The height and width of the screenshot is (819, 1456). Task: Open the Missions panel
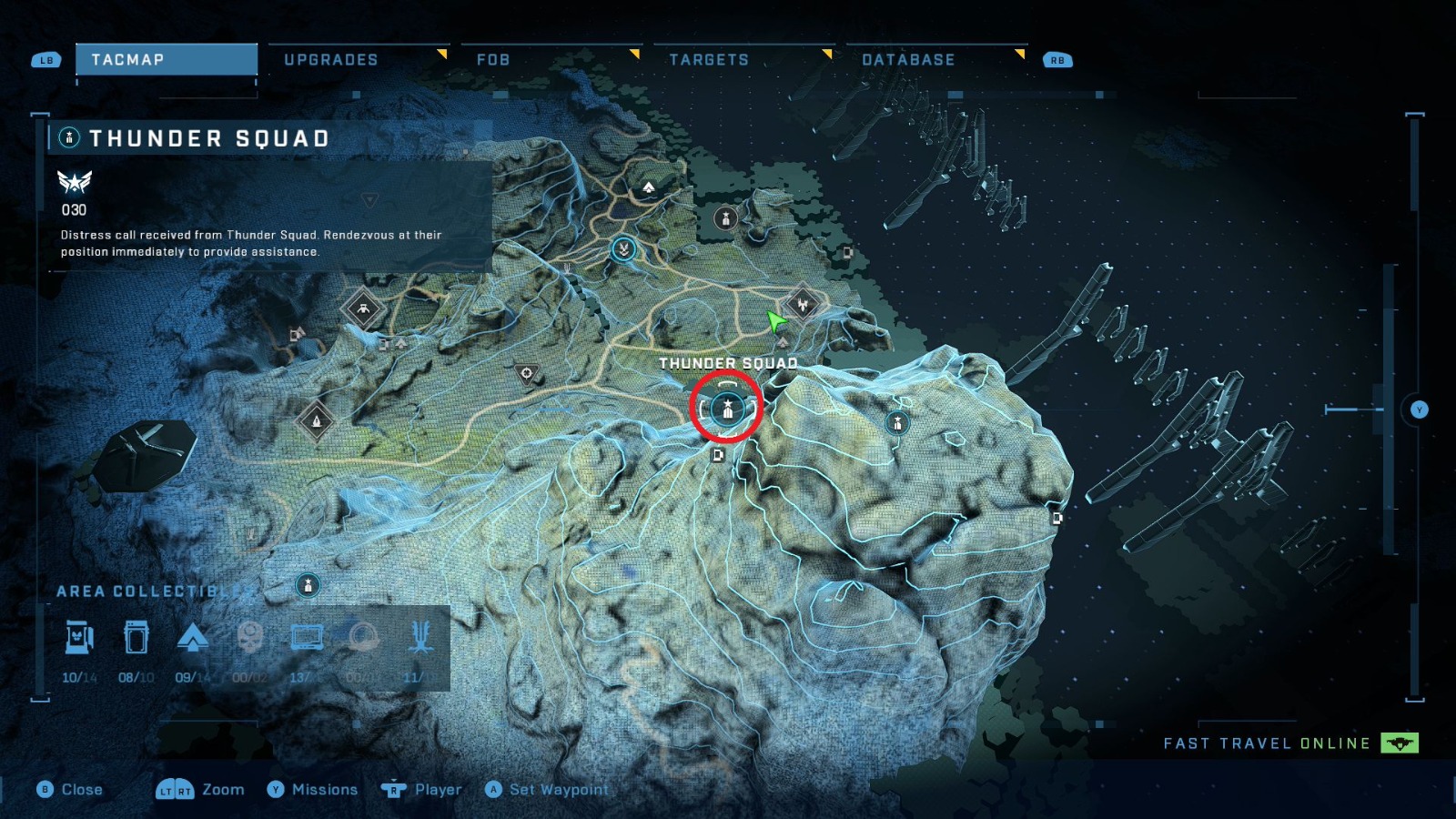coord(323,789)
